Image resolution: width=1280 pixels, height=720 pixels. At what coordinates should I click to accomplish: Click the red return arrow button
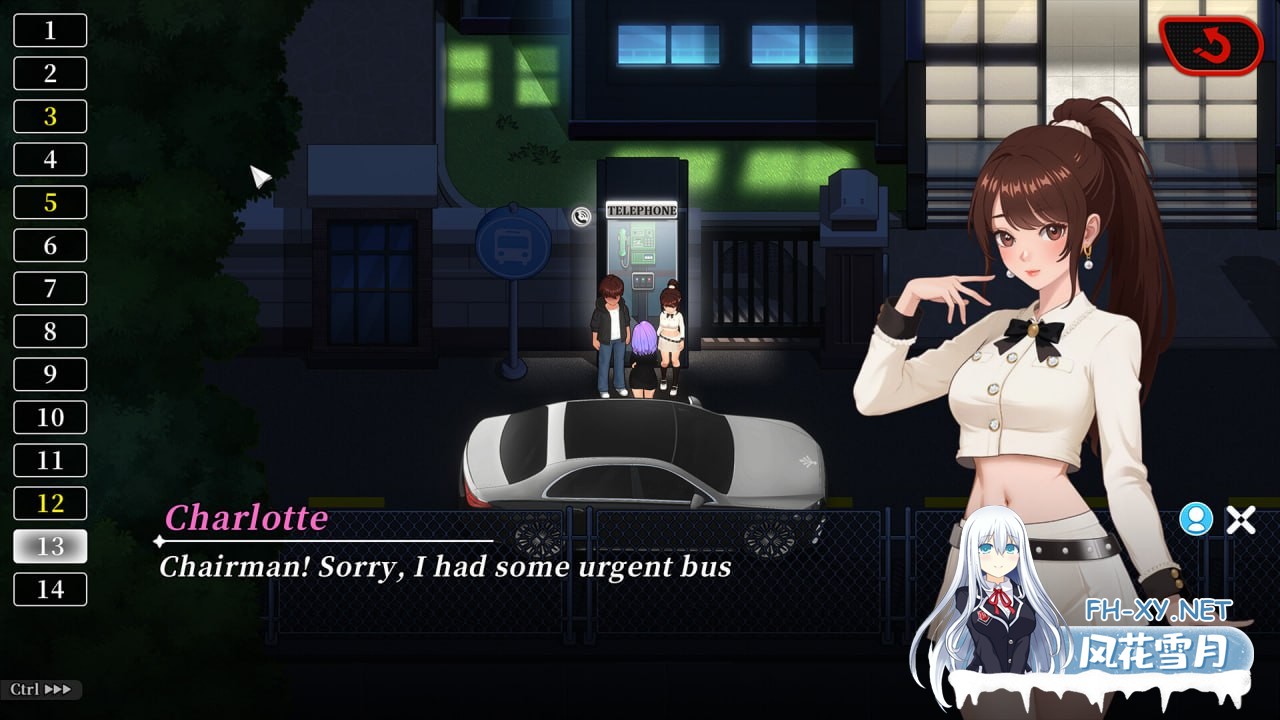click(1212, 45)
